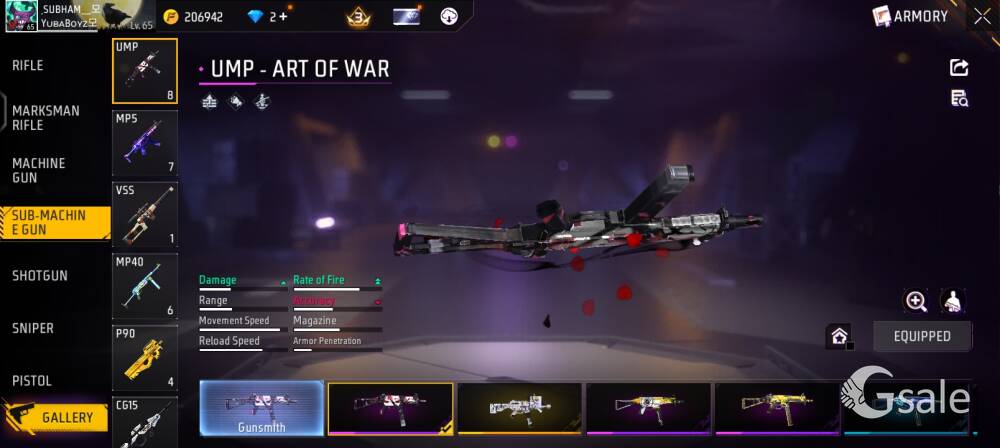Share the weapon skin
The image size is (1000, 448).
(959, 67)
